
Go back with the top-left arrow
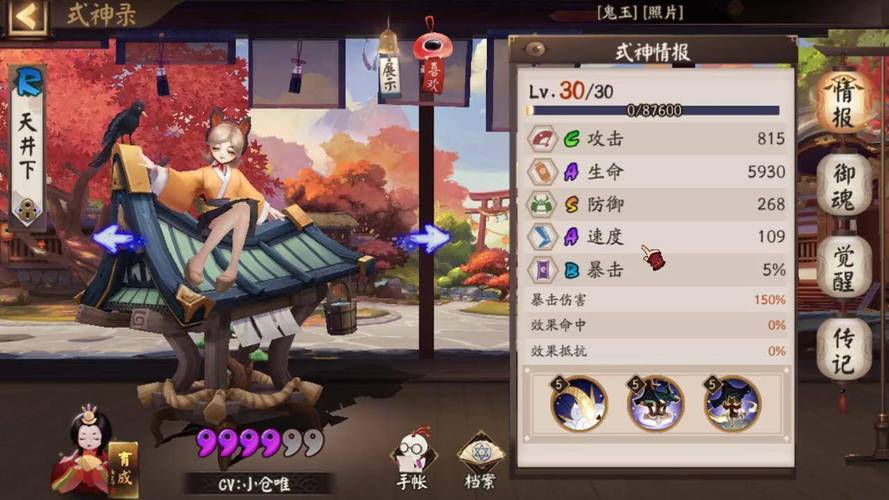tap(27, 16)
